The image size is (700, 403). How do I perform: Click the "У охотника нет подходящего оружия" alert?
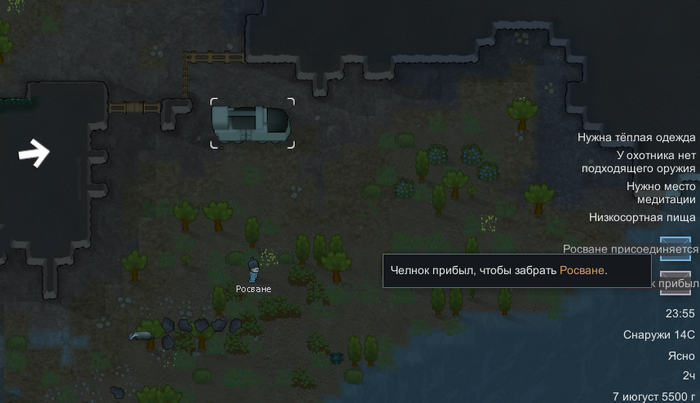point(647,162)
